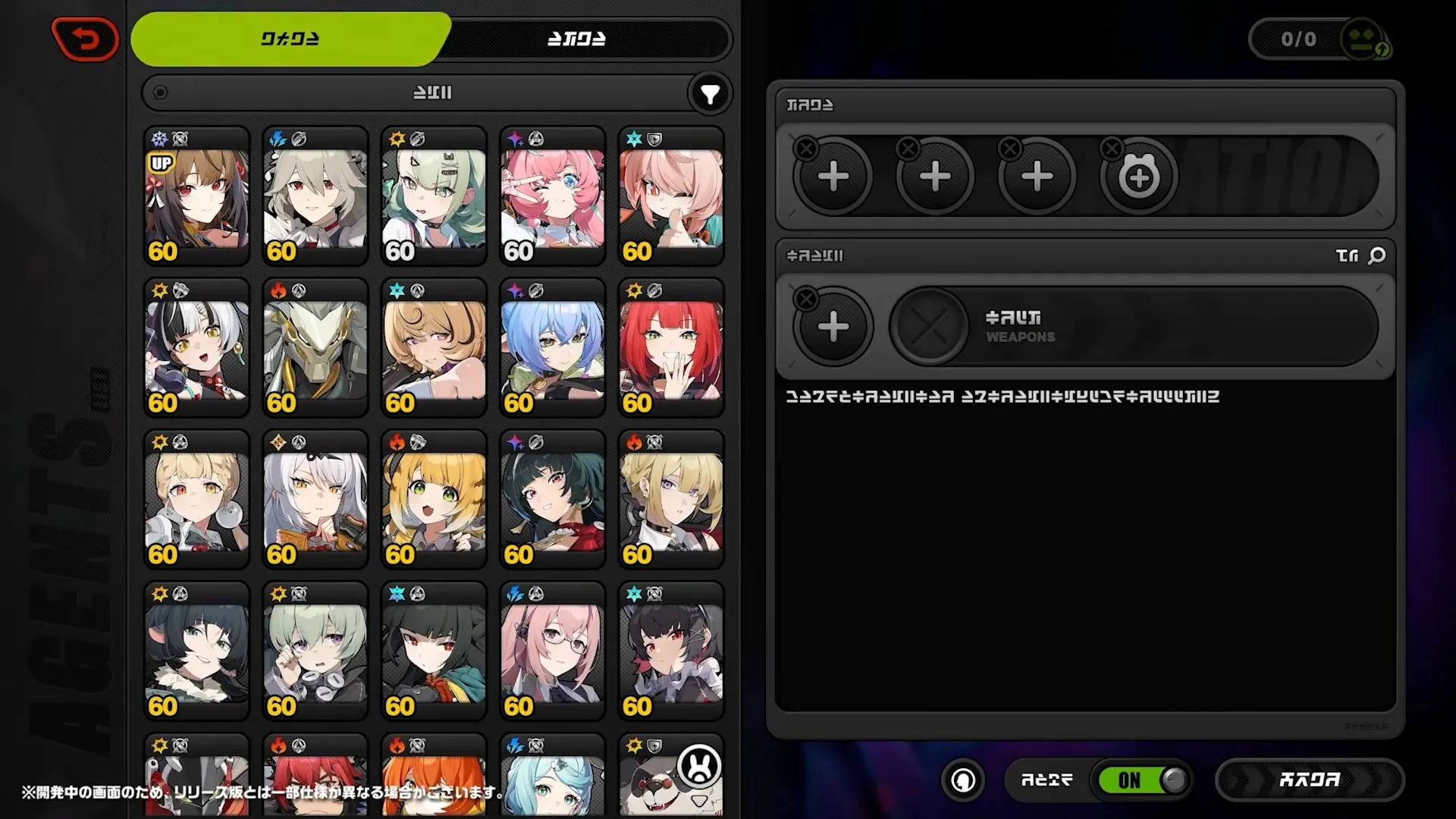
Task: Click the profile head icon in the bottom bar
Action: pyautogui.click(x=962, y=780)
